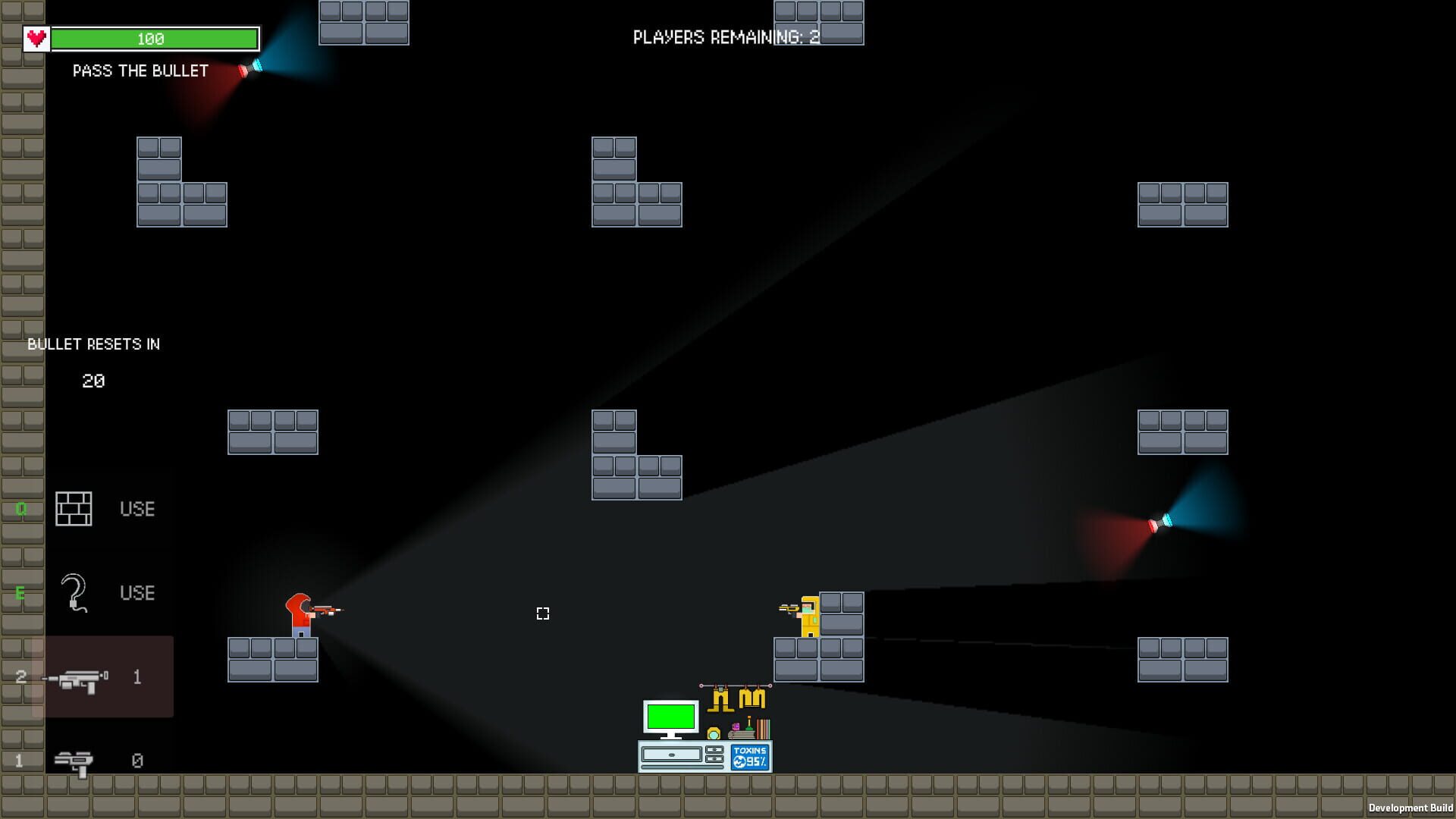Click the crosshair at screen center
Viewport: 1456px width, 819px height.
point(542,614)
